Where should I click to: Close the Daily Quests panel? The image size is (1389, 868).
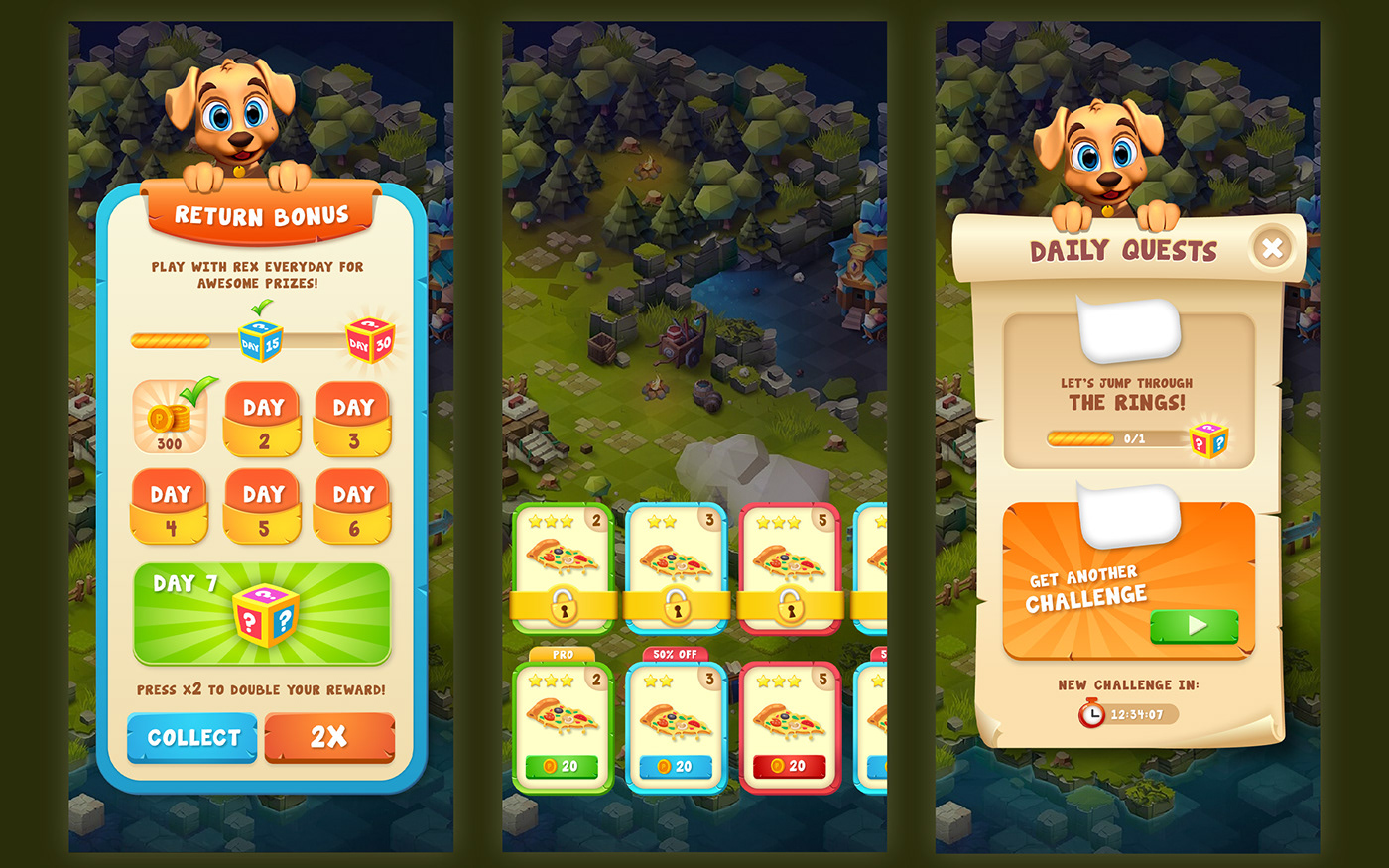(1273, 247)
